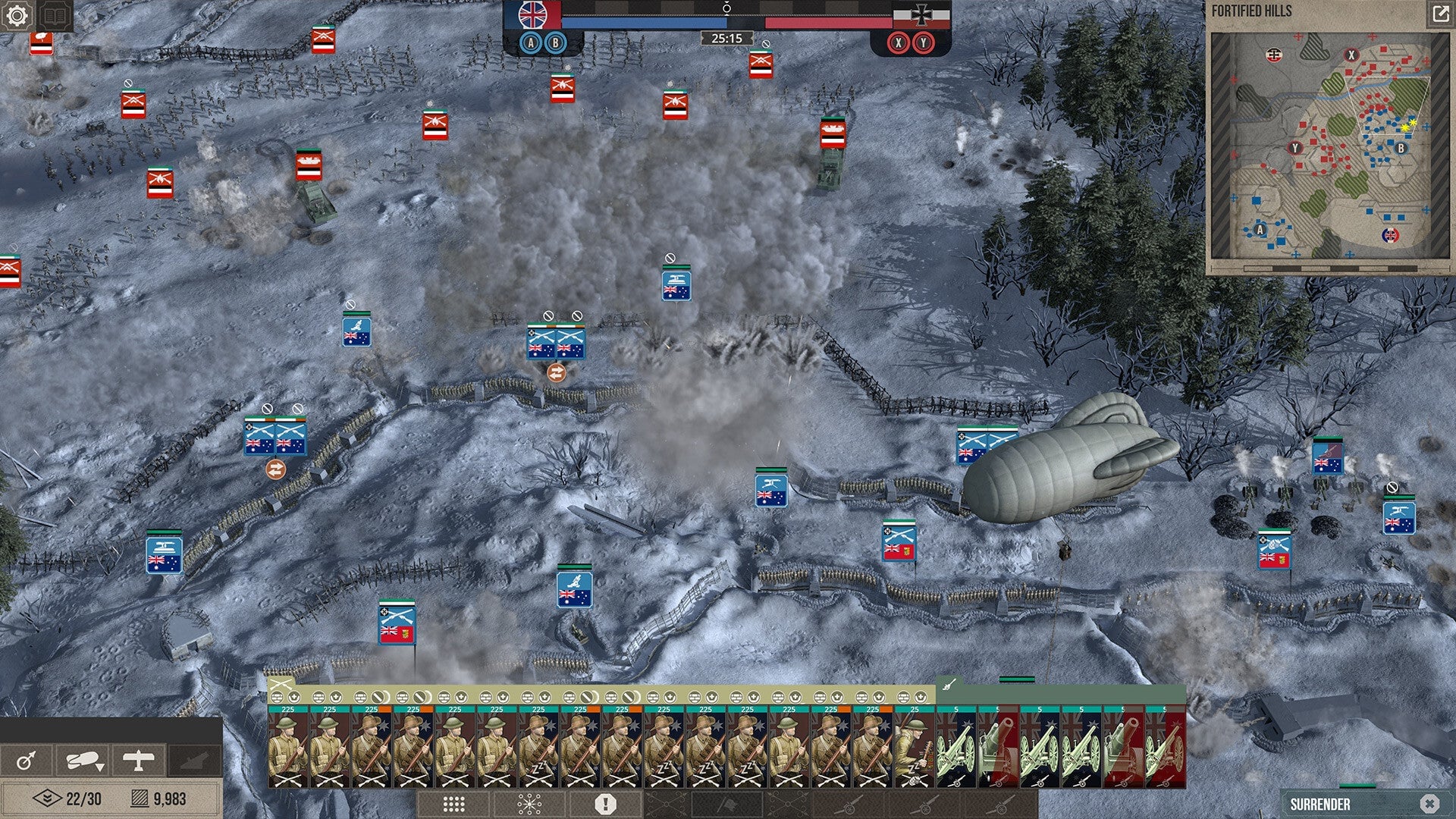Select objective marker A under the battle timer
This screenshot has width=1456, height=819.
529,44
